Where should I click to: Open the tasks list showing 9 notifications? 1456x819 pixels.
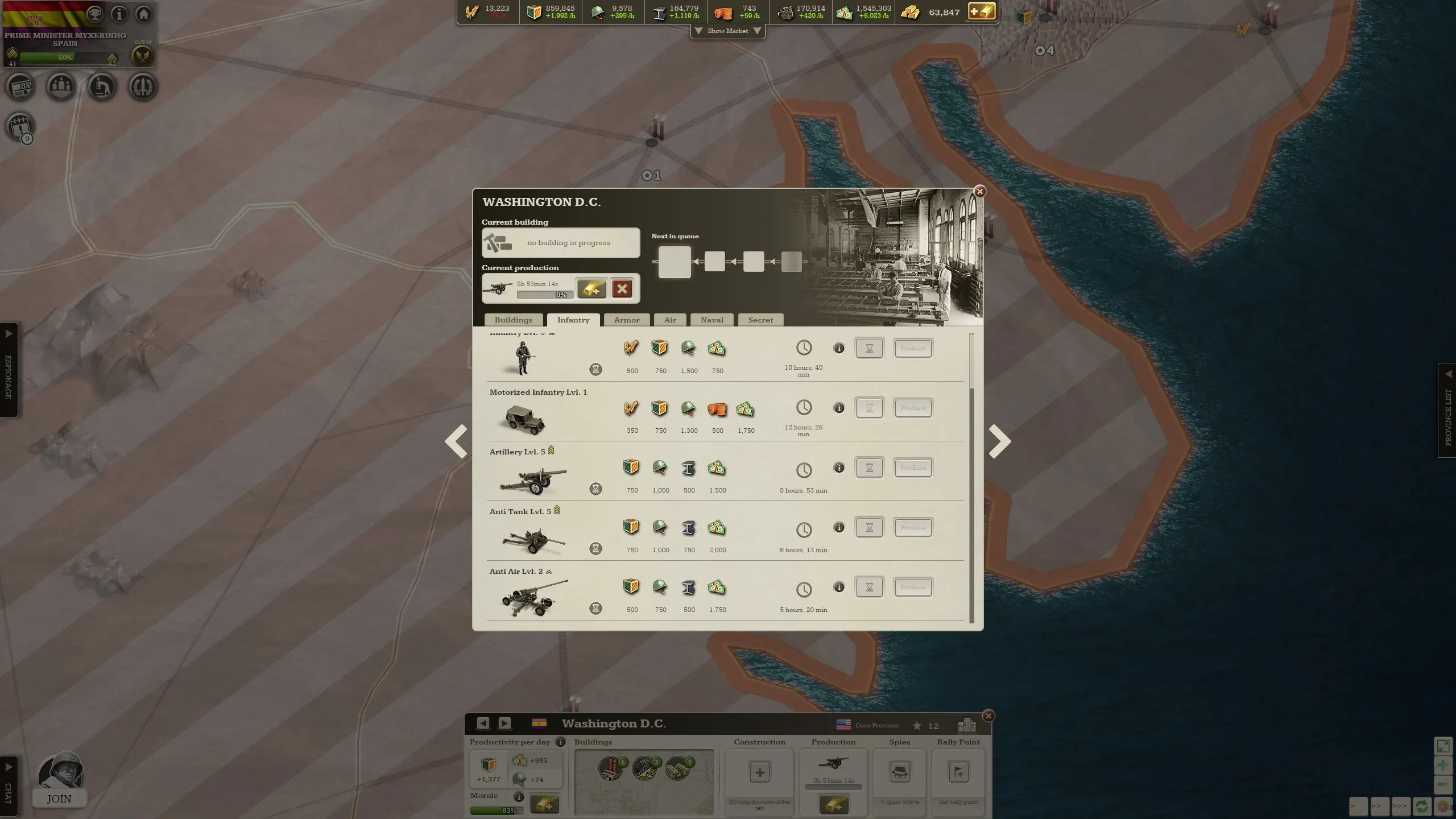click(x=19, y=127)
